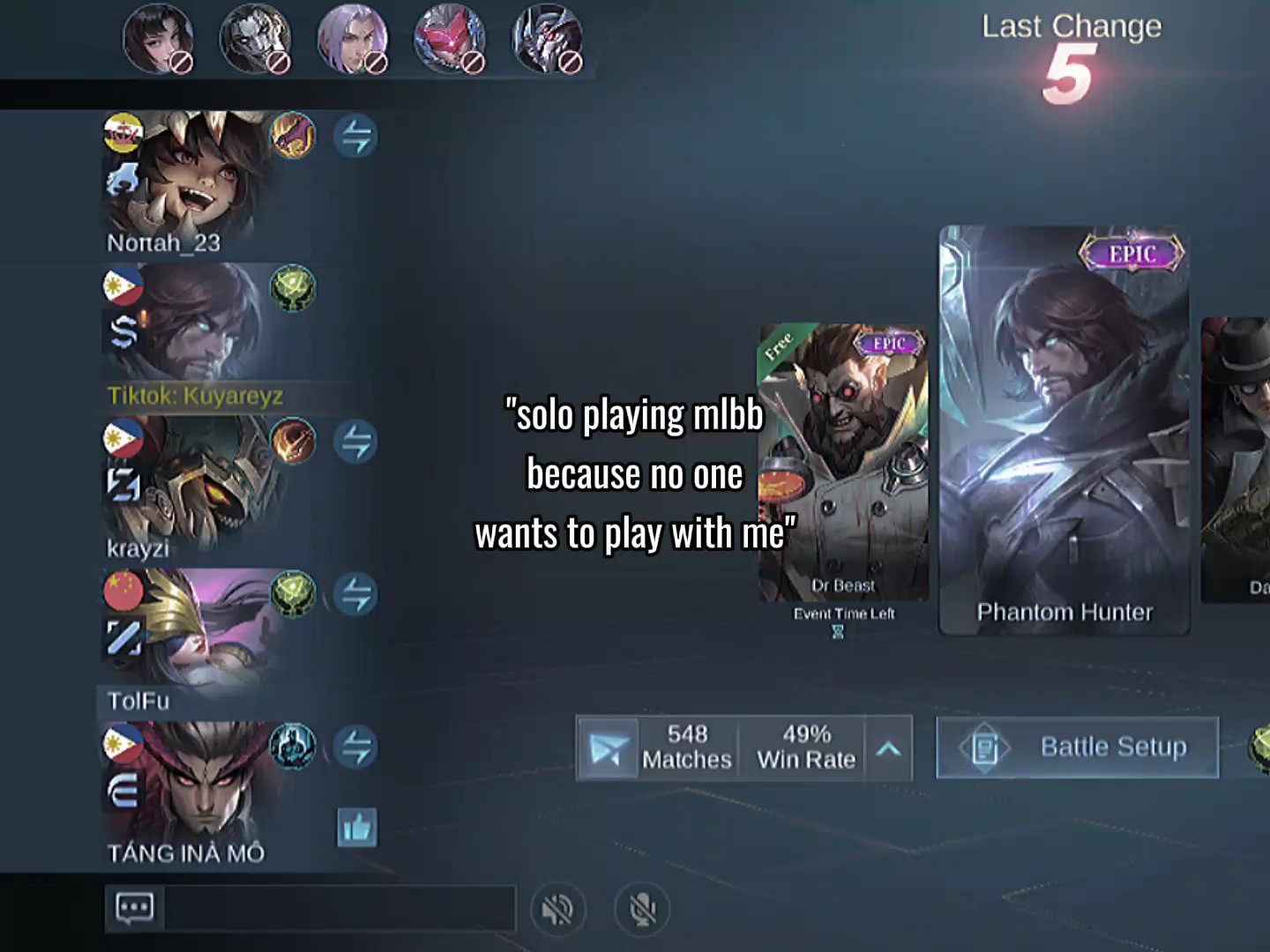
Task: Open the Battle Setup panel
Action: [1077, 747]
